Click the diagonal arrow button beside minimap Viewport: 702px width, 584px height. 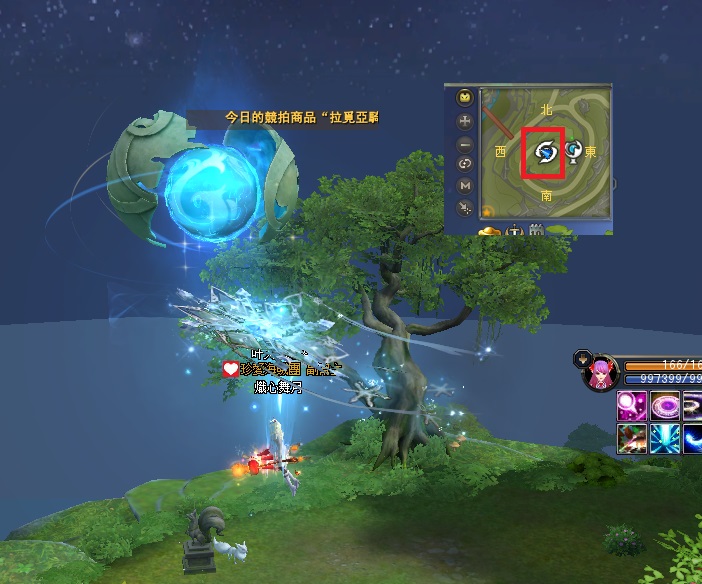click(x=464, y=207)
